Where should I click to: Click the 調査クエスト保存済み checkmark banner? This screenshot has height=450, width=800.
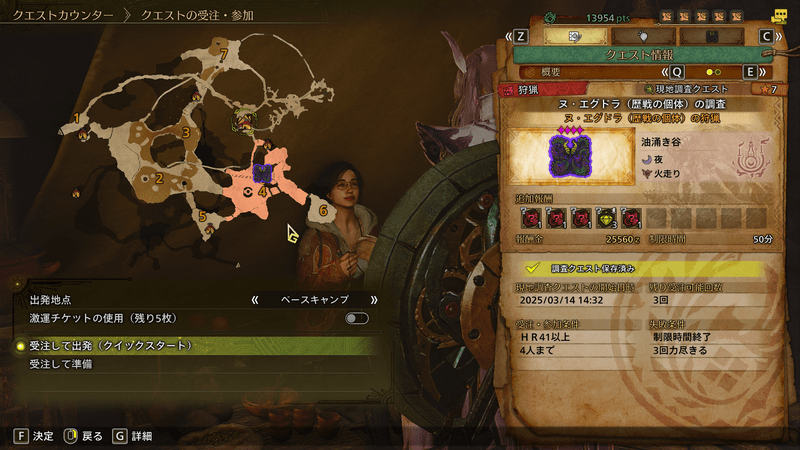pyautogui.click(x=640, y=269)
